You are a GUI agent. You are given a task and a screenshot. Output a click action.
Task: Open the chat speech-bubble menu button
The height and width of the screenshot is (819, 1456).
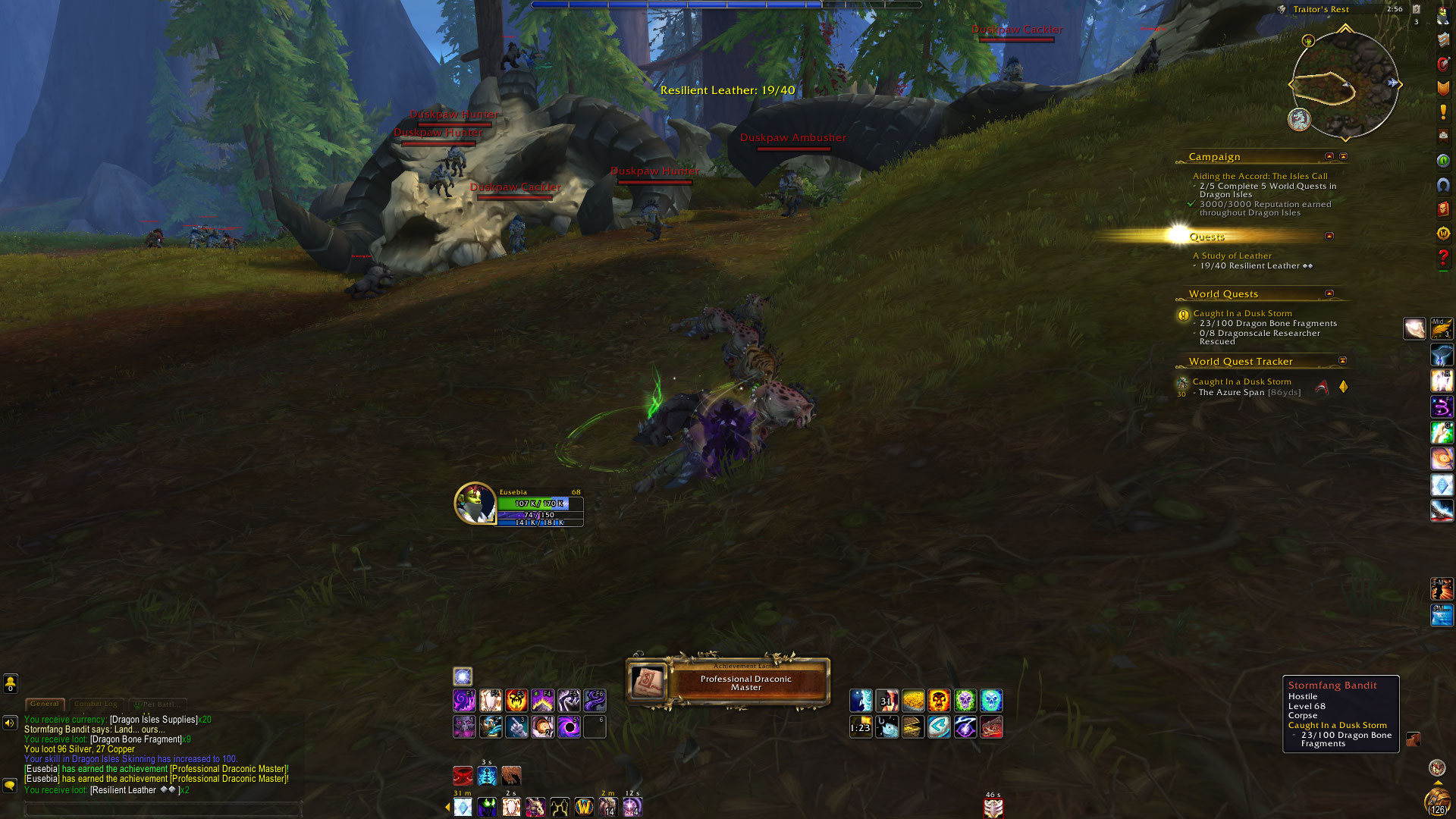pyautogui.click(x=10, y=786)
